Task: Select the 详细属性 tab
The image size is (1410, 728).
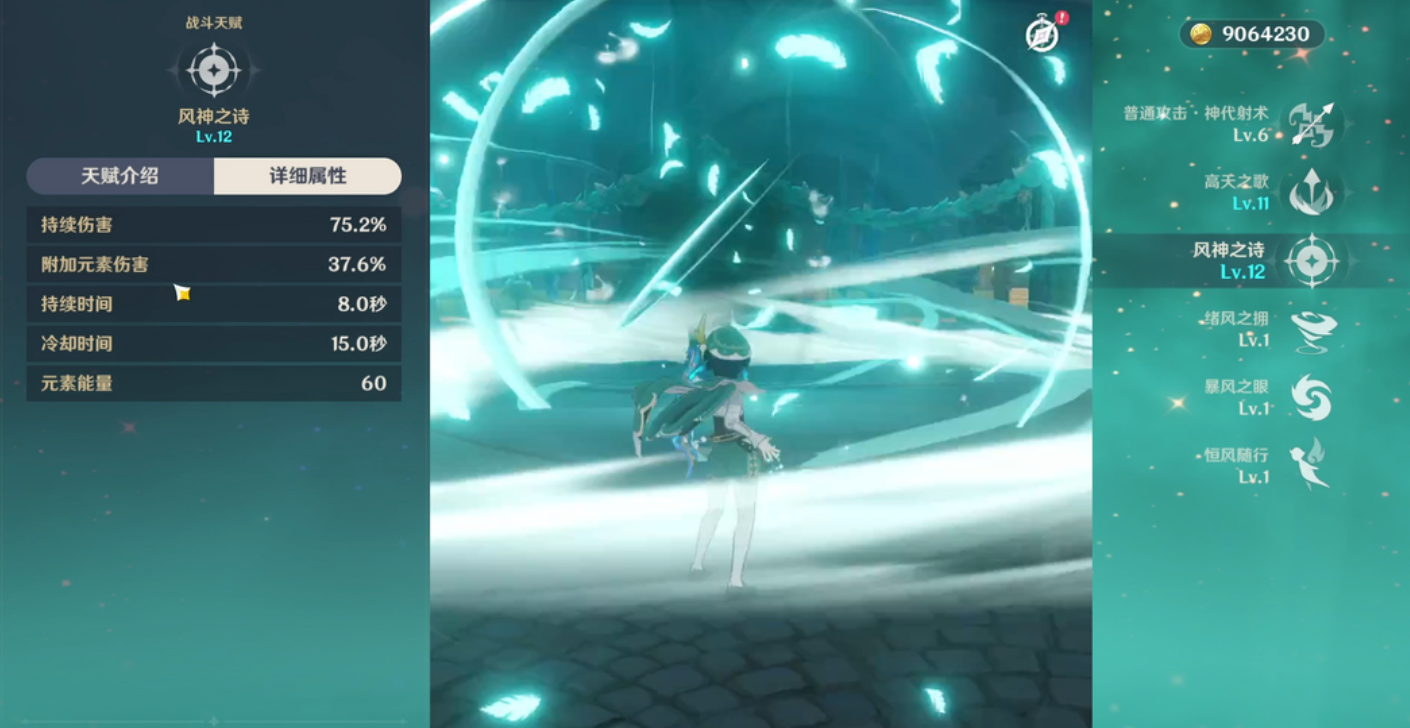Action: tap(308, 176)
